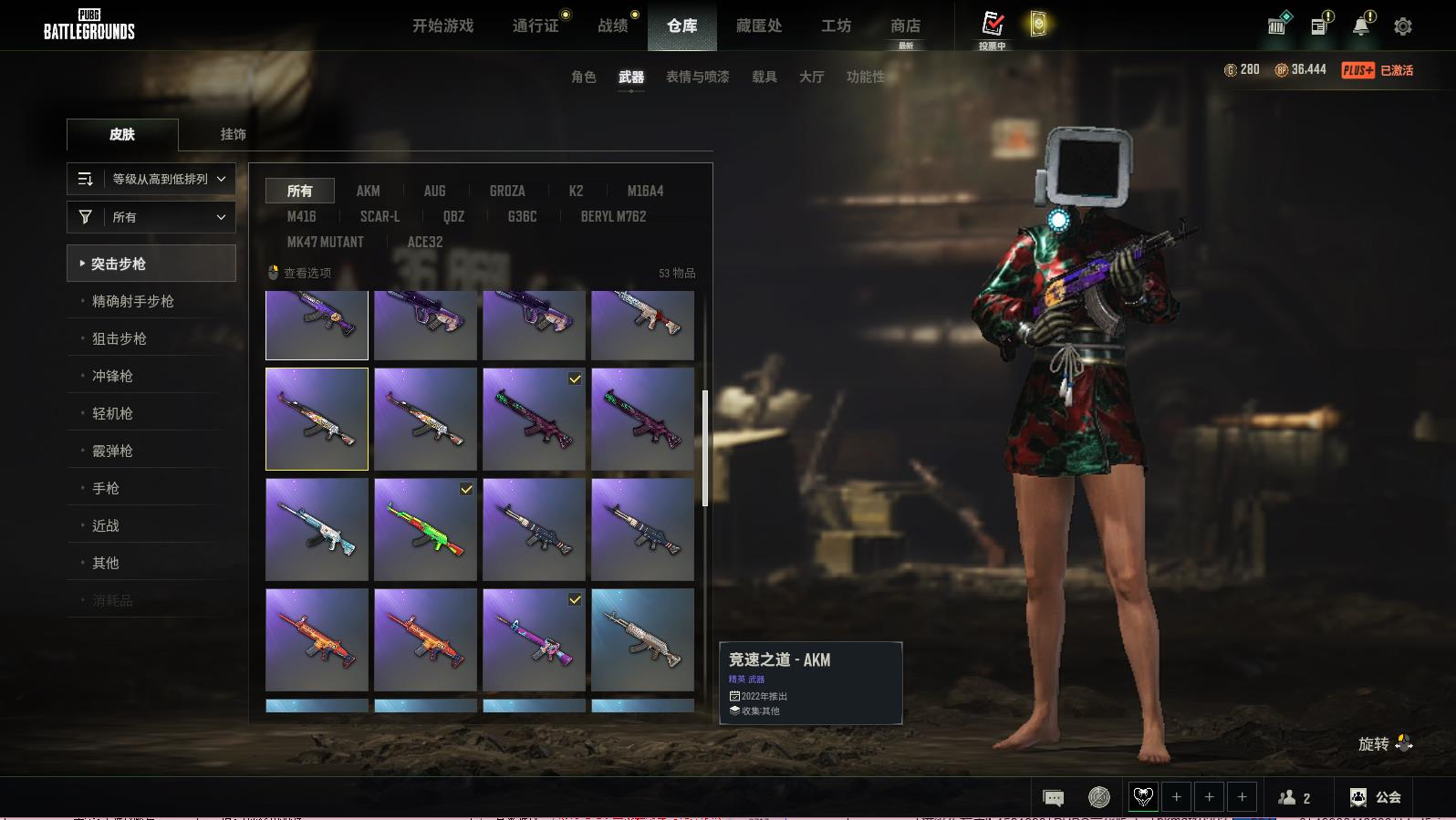Open the notifications bell
The height and width of the screenshot is (820, 1456).
click(x=1360, y=26)
